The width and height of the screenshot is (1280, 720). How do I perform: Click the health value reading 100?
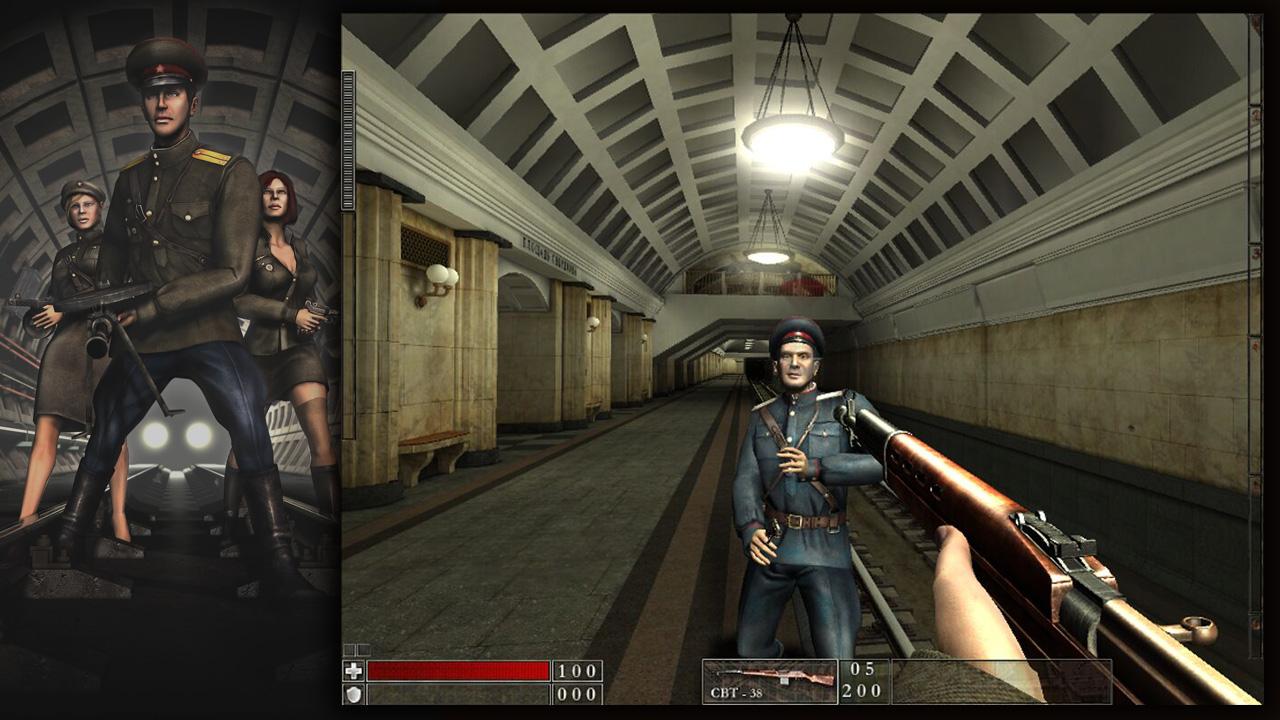[x=578, y=669]
